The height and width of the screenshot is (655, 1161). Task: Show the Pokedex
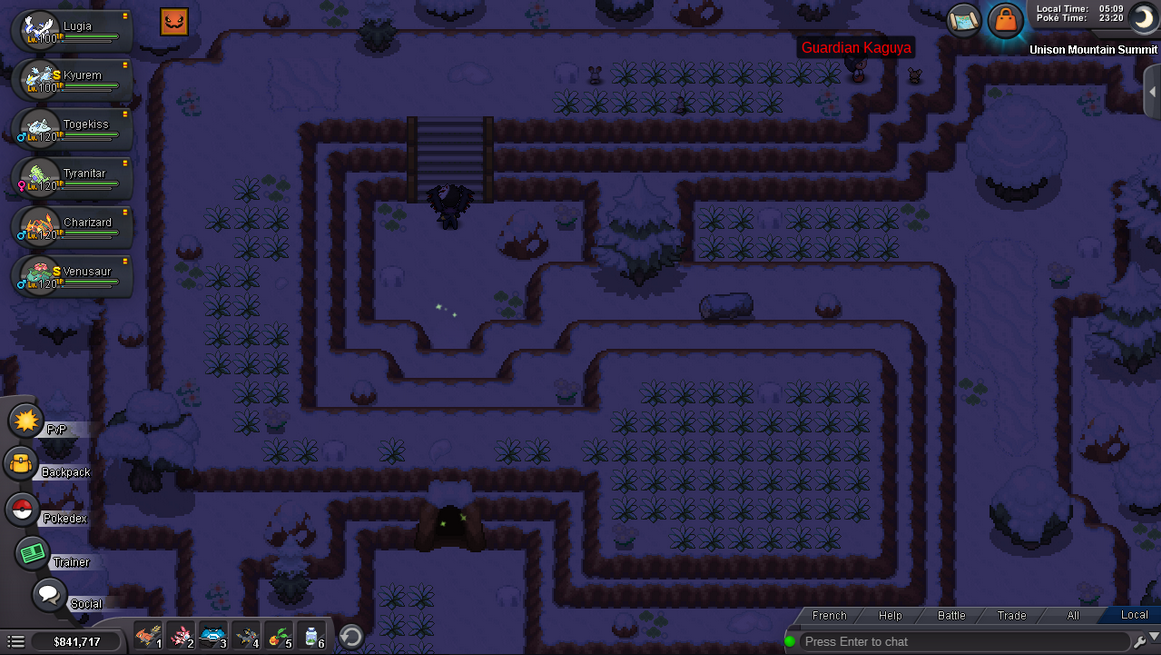(22, 509)
